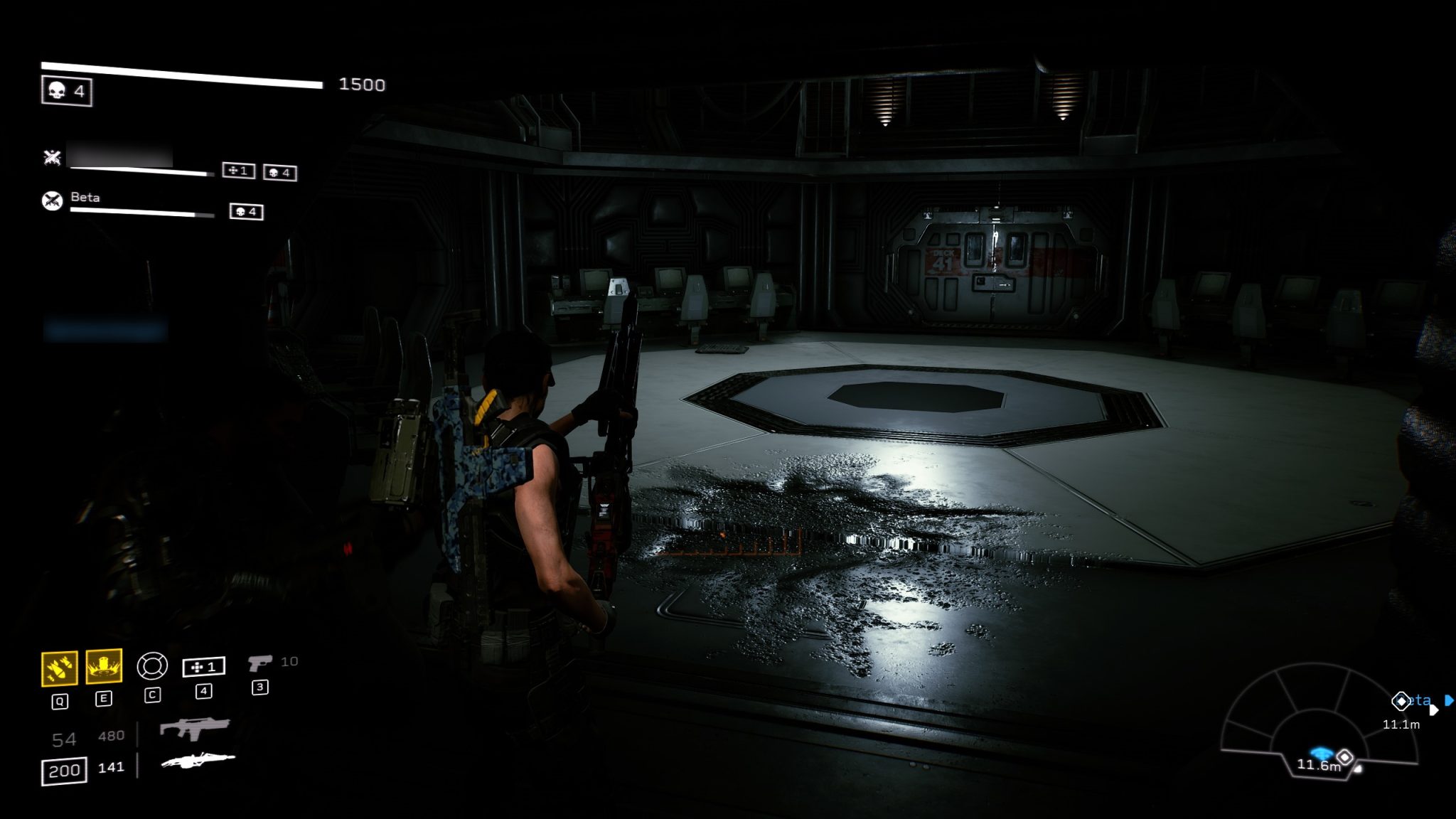Click the skull 4 badge next to Beta
Screen dimensions: 1456x819
(247, 213)
